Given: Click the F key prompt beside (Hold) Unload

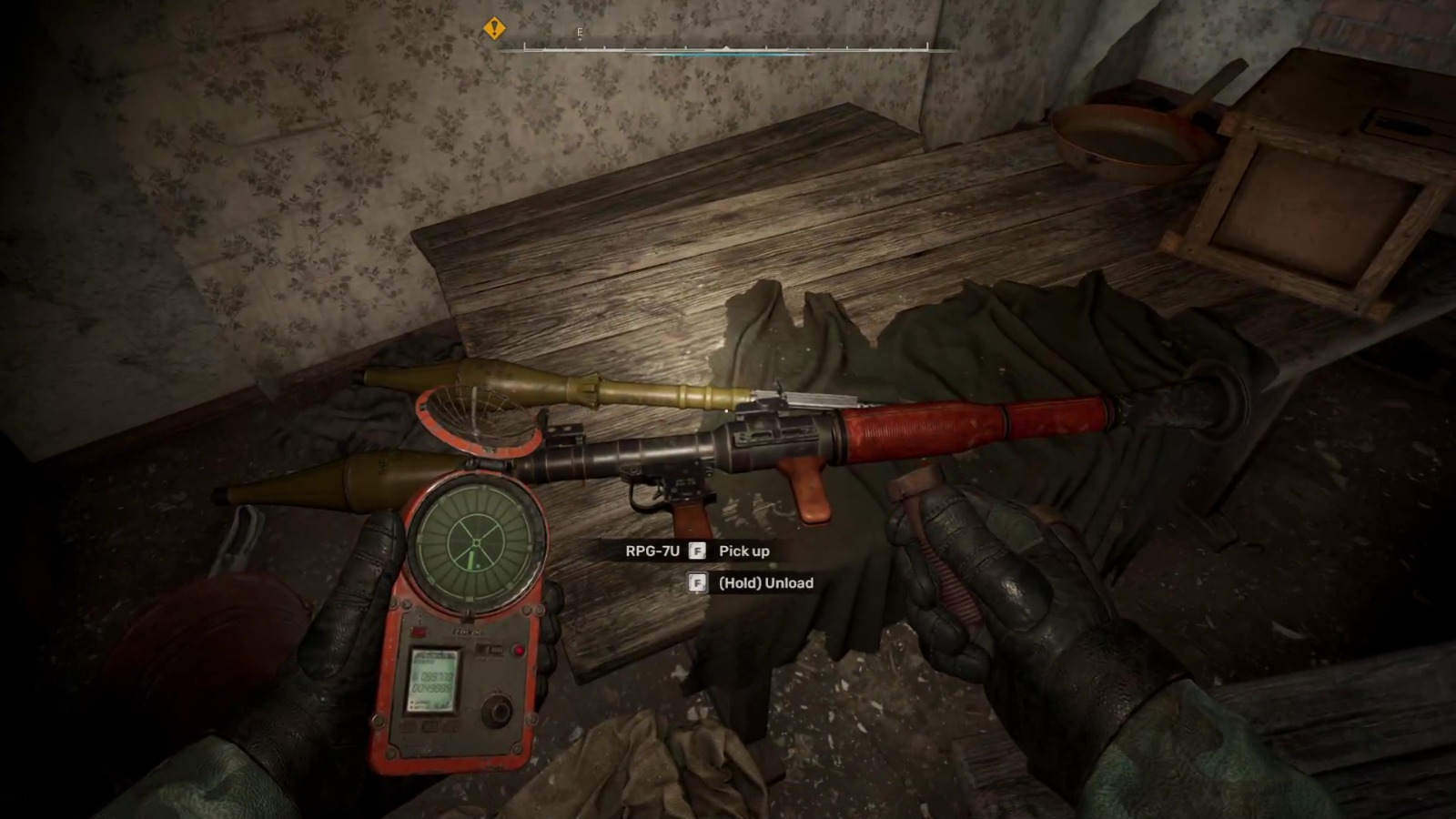Looking at the screenshot, I should point(697,582).
